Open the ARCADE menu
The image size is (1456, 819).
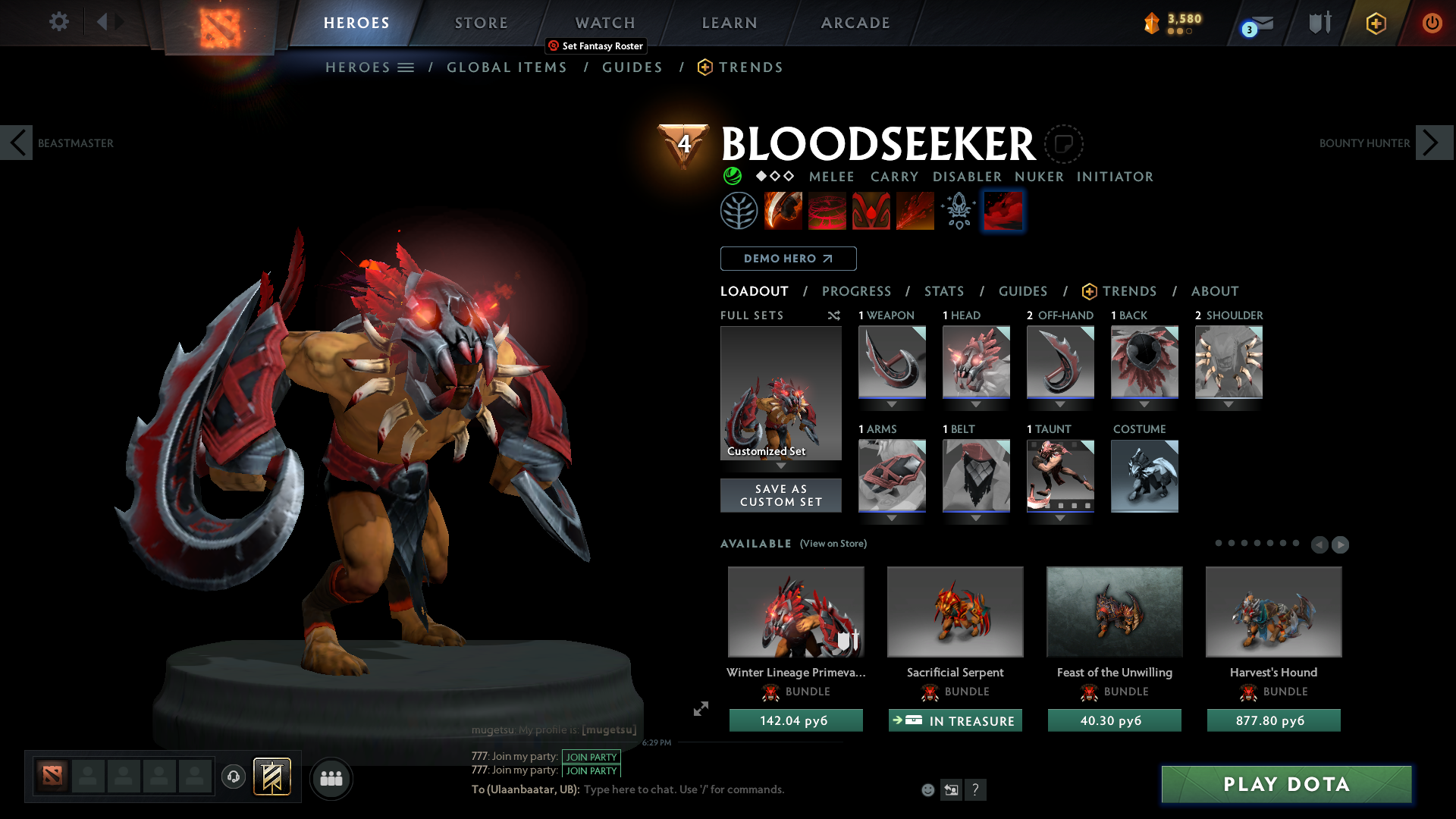point(855,23)
